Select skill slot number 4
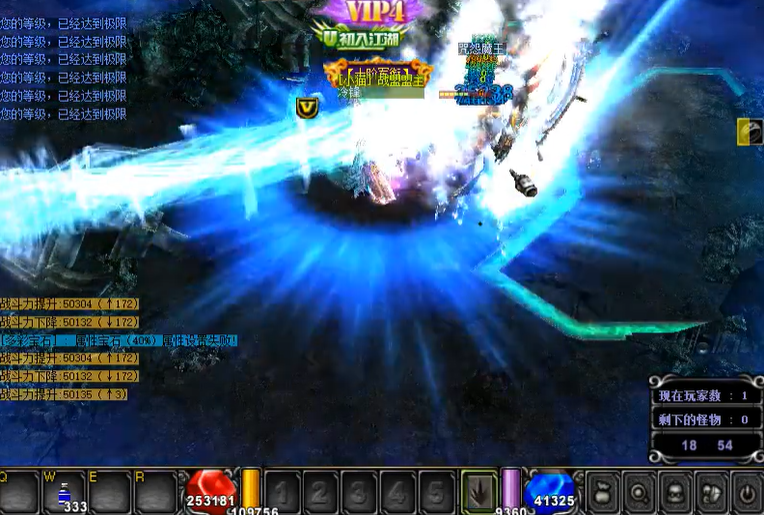Viewport: 764px width, 515px height. (397, 492)
